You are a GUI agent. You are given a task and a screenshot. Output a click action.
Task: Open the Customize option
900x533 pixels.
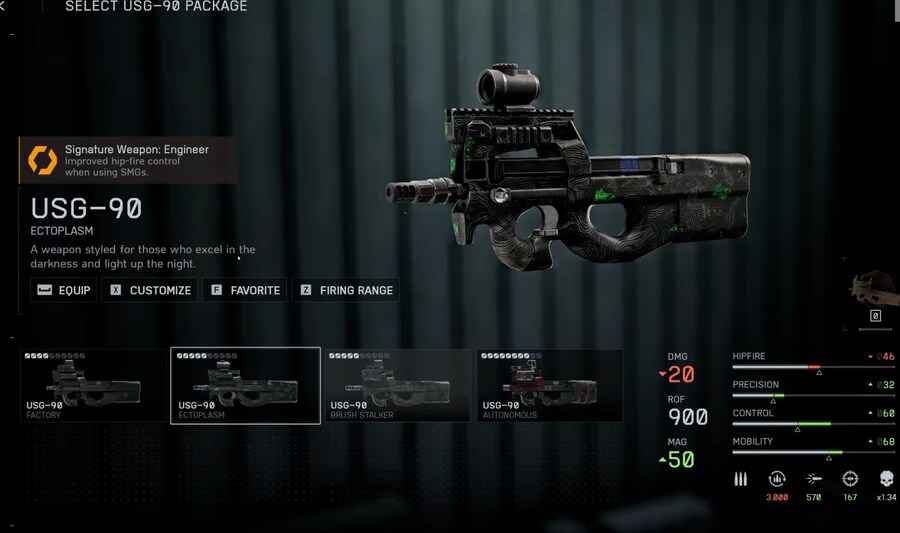(x=151, y=290)
